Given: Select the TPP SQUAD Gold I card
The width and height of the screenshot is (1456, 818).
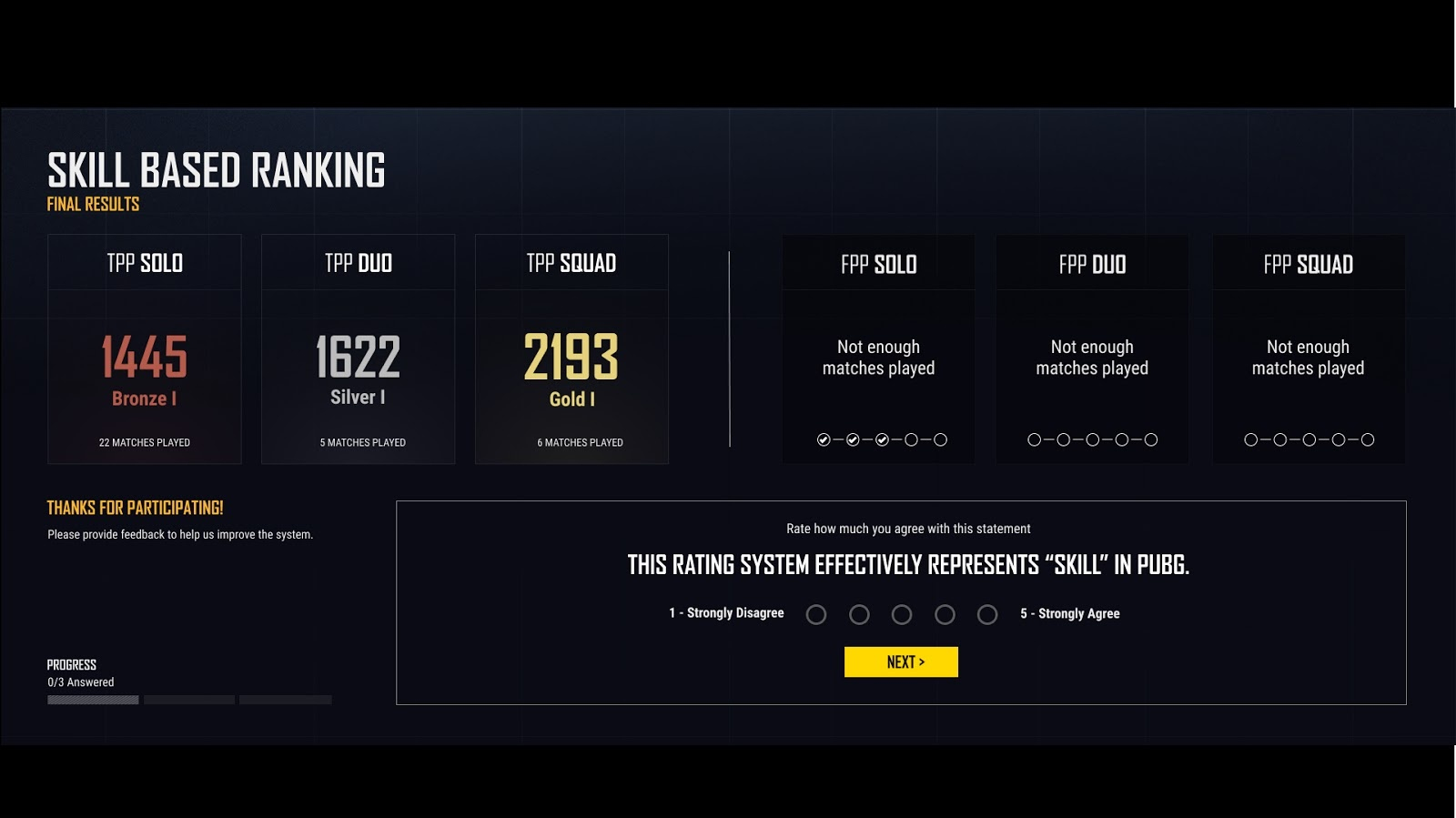Looking at the screenshot, I should [x=571, y=349].
